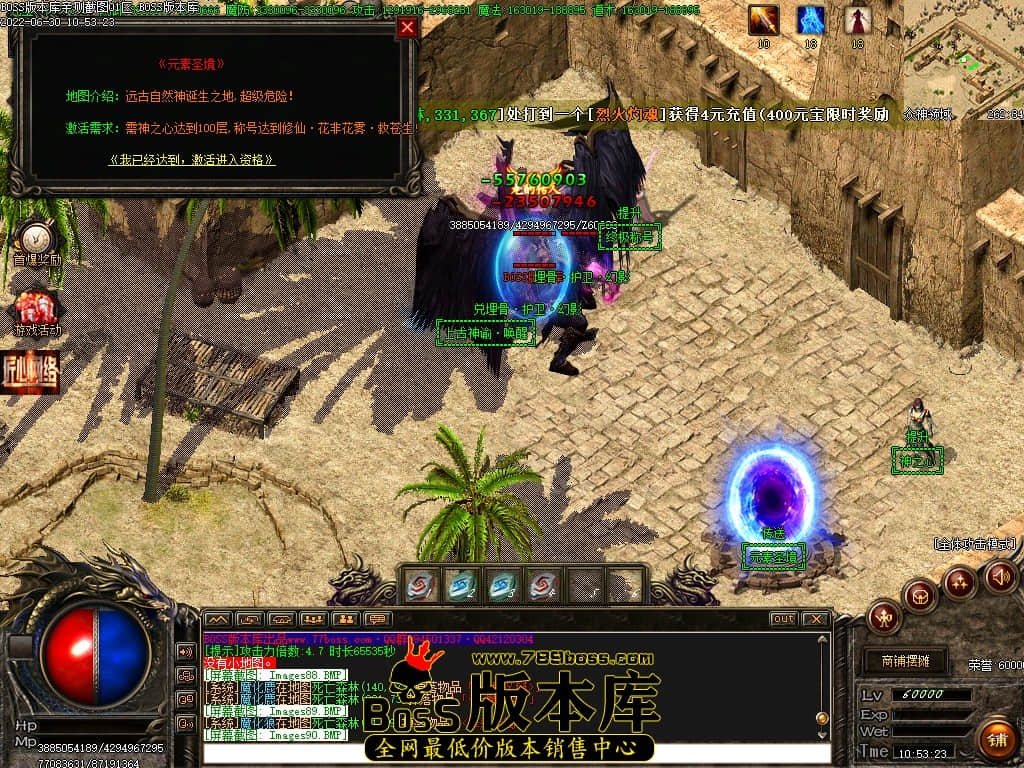Open the 首爆奖励 clock icon

37,239
